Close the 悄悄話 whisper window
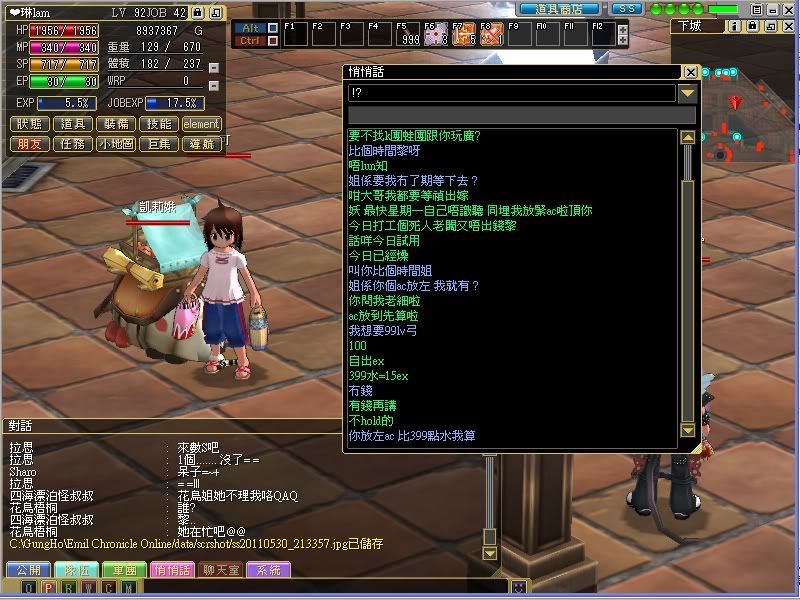This screenshot has width=800, height=600. [690, 72]
